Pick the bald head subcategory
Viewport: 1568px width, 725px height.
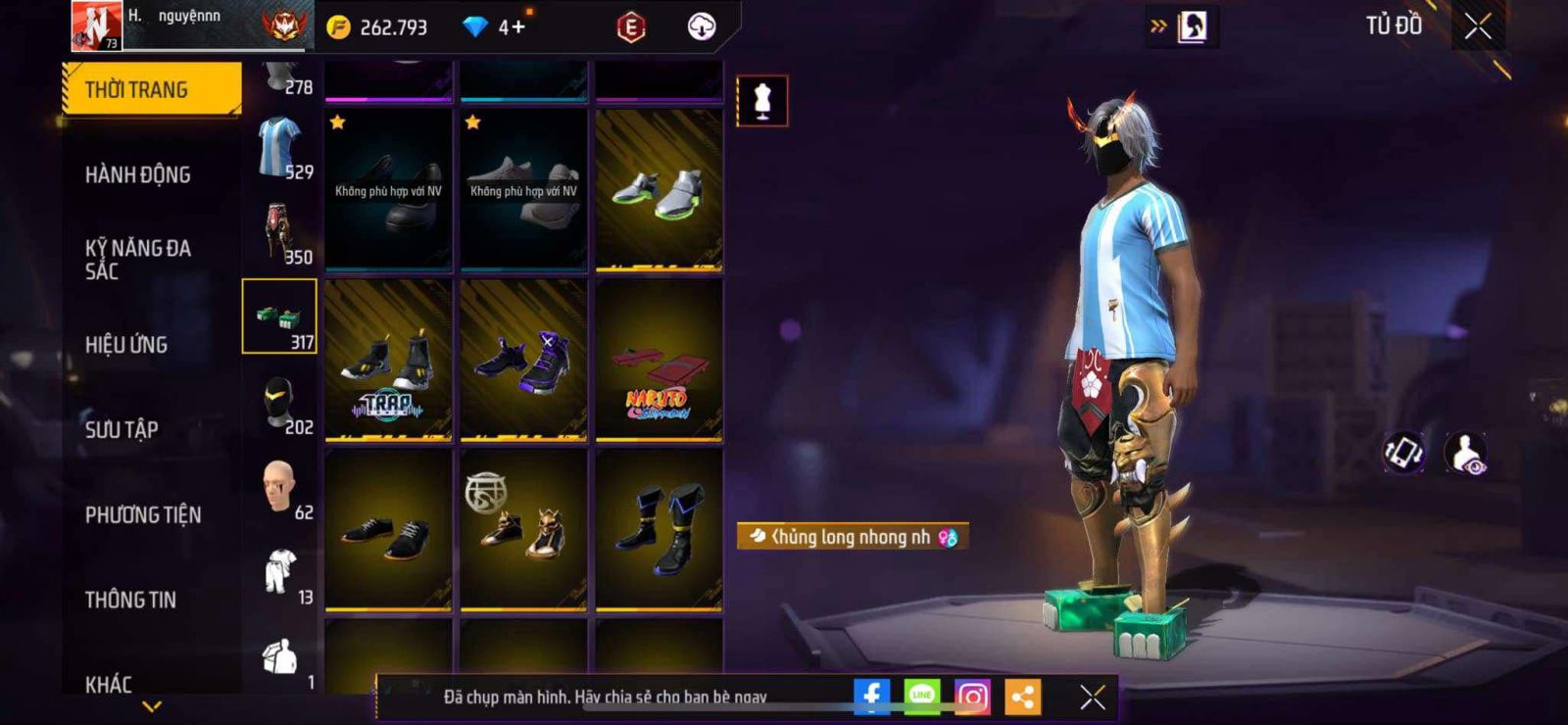coord(279,487)
